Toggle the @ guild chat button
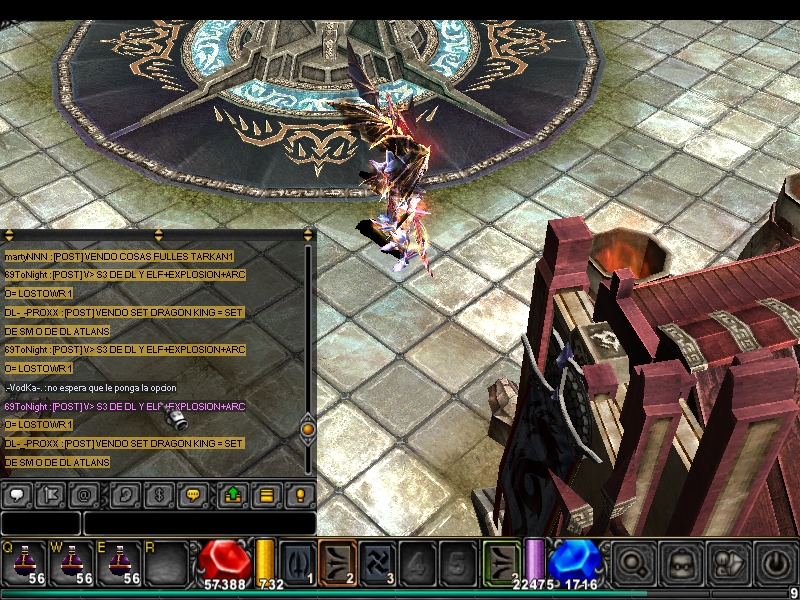 (x=84, y=494)
